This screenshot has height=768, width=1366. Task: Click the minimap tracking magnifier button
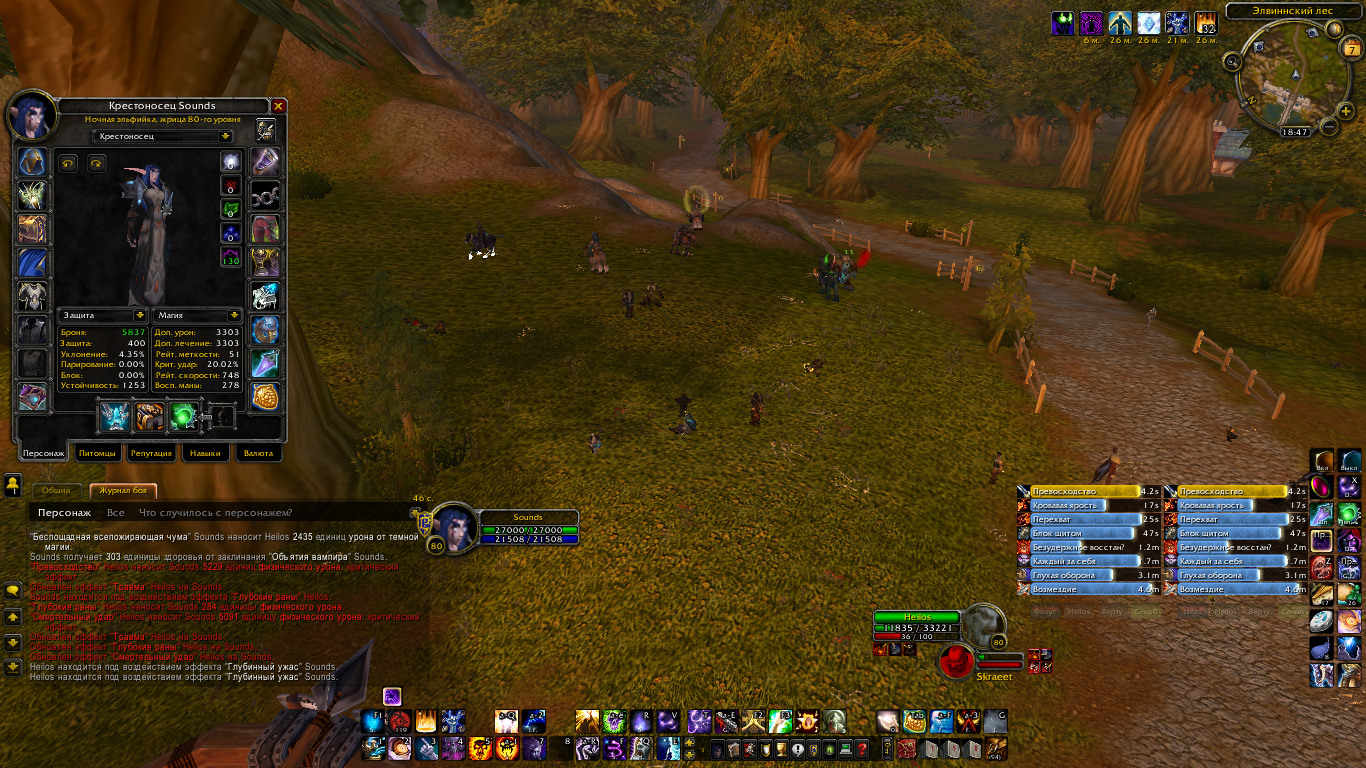point(1233,62)
